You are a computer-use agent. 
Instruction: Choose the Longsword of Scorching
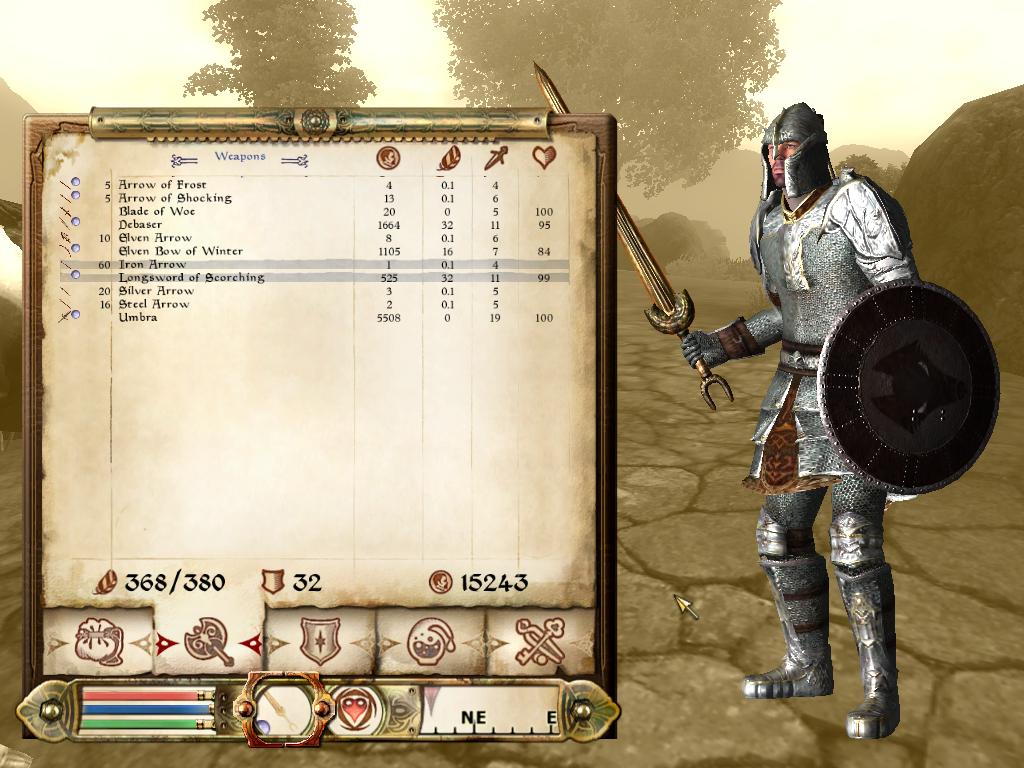tap(191, 278)
